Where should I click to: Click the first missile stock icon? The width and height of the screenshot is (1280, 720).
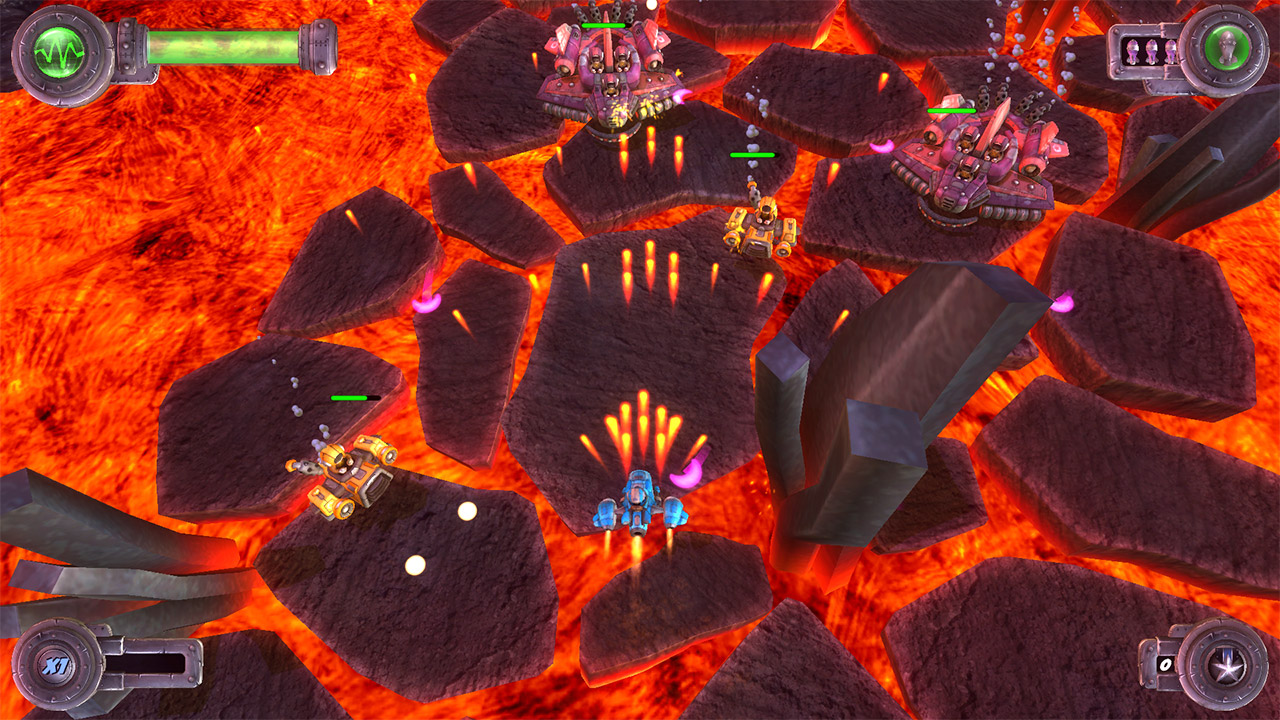1132,50
